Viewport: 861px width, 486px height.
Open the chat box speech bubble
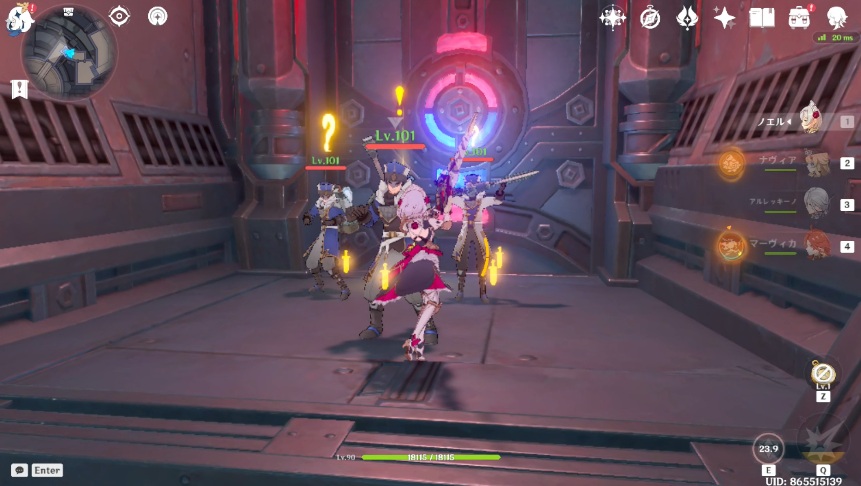[x=19, y=470]
